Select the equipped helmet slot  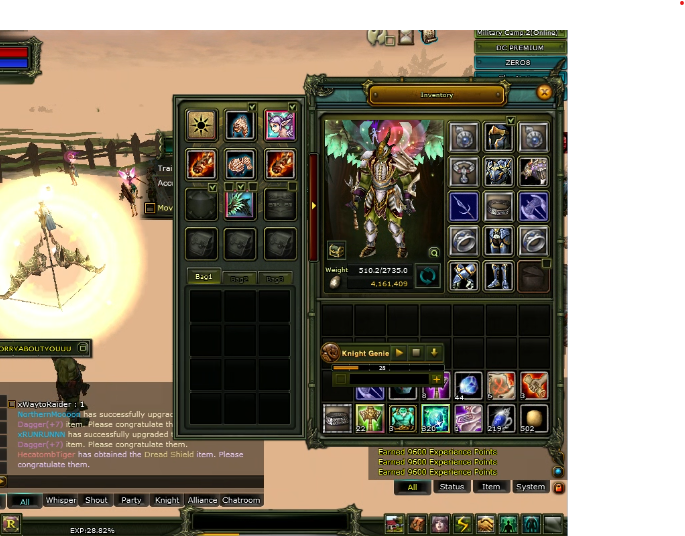[498, 137]
